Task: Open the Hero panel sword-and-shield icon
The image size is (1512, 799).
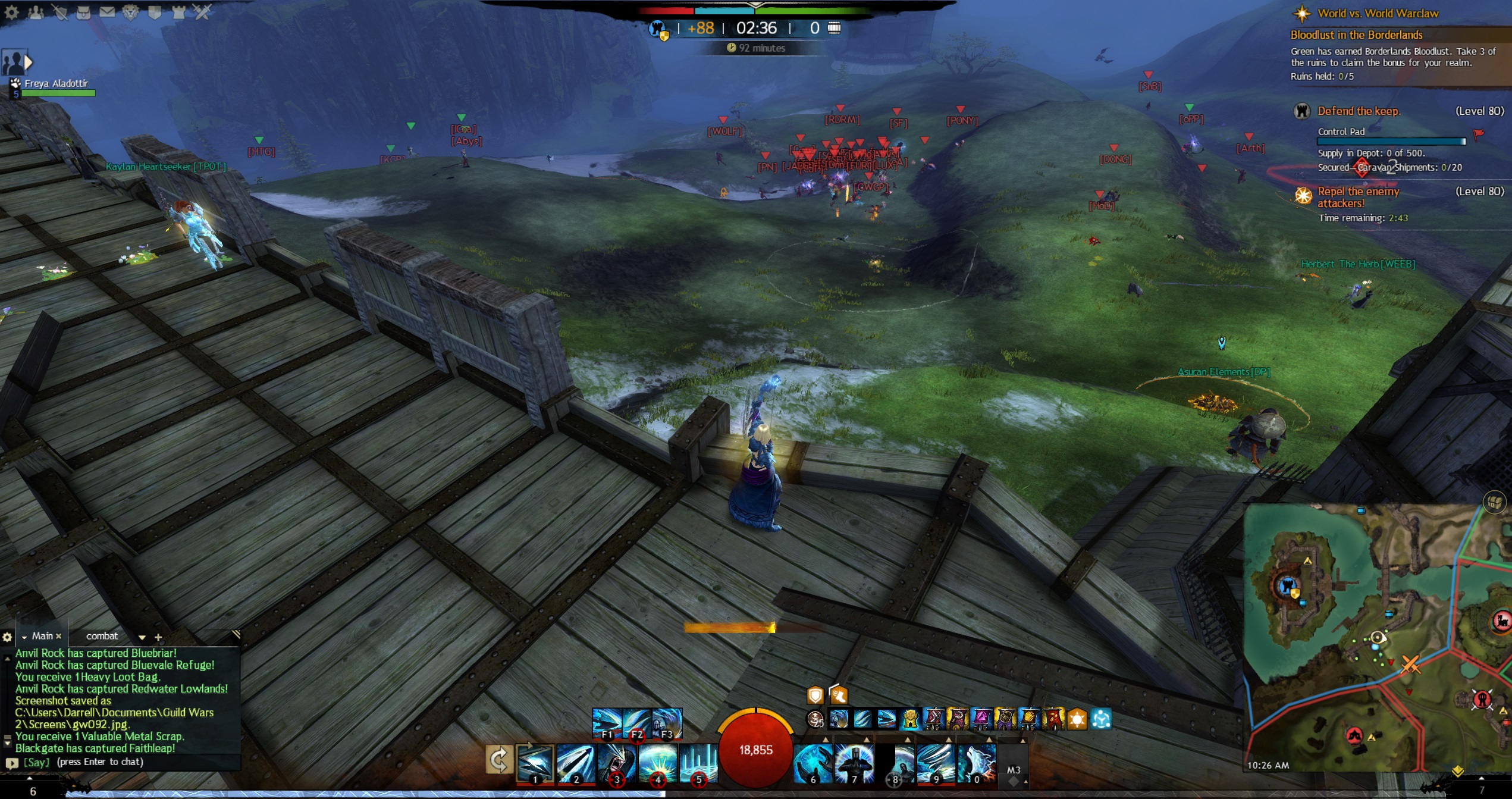Action: 59,11
